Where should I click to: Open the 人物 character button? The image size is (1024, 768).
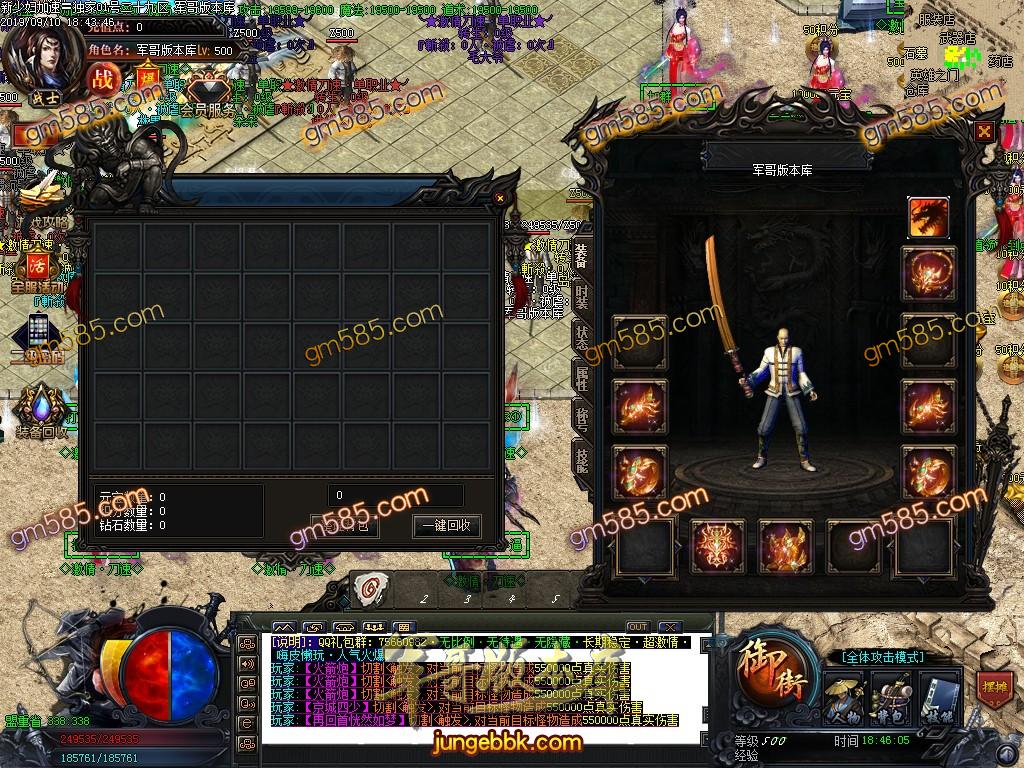pos(845,698)
